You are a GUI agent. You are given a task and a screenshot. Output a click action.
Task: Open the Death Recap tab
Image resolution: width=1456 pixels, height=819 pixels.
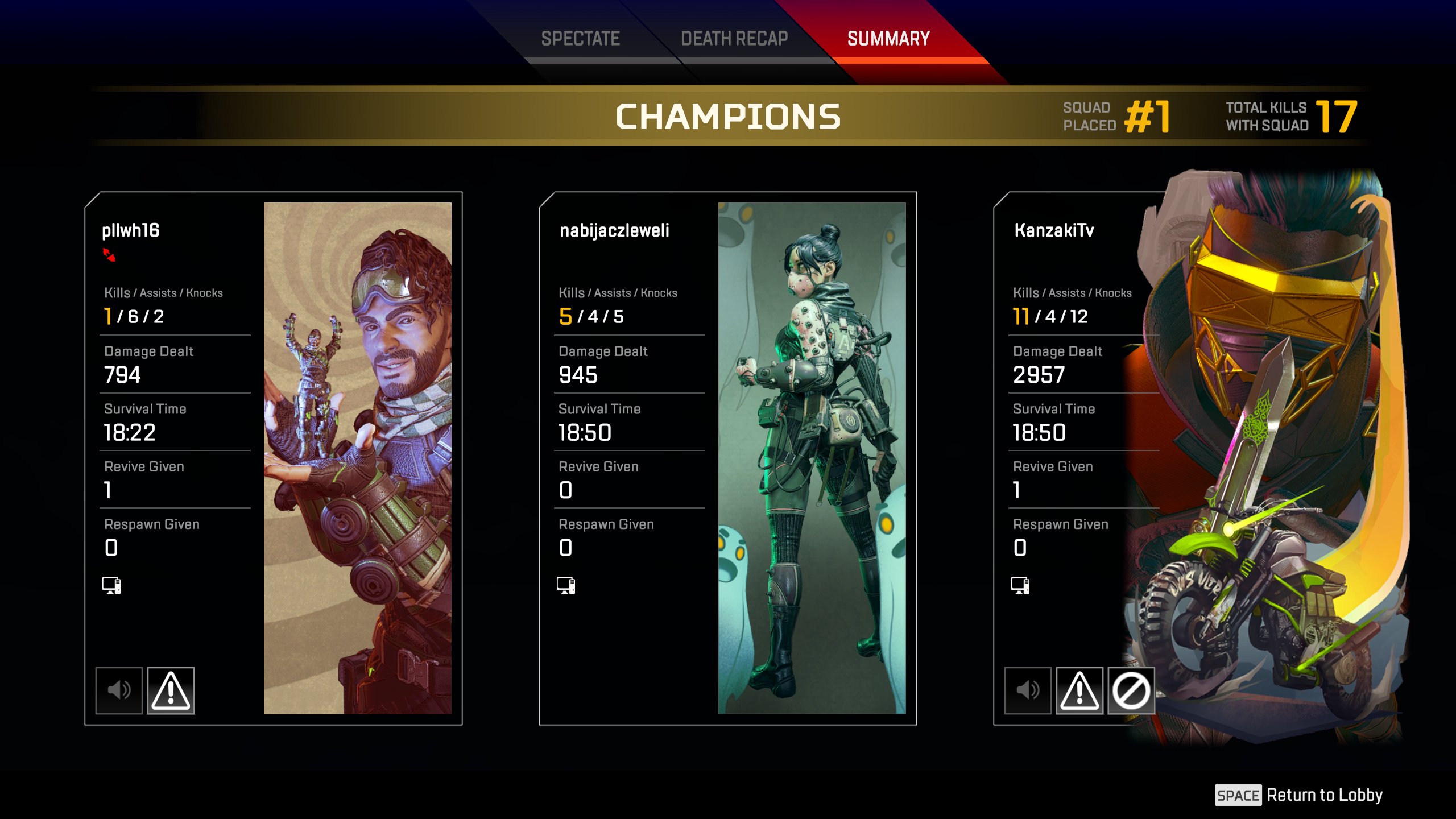[734, 39]
